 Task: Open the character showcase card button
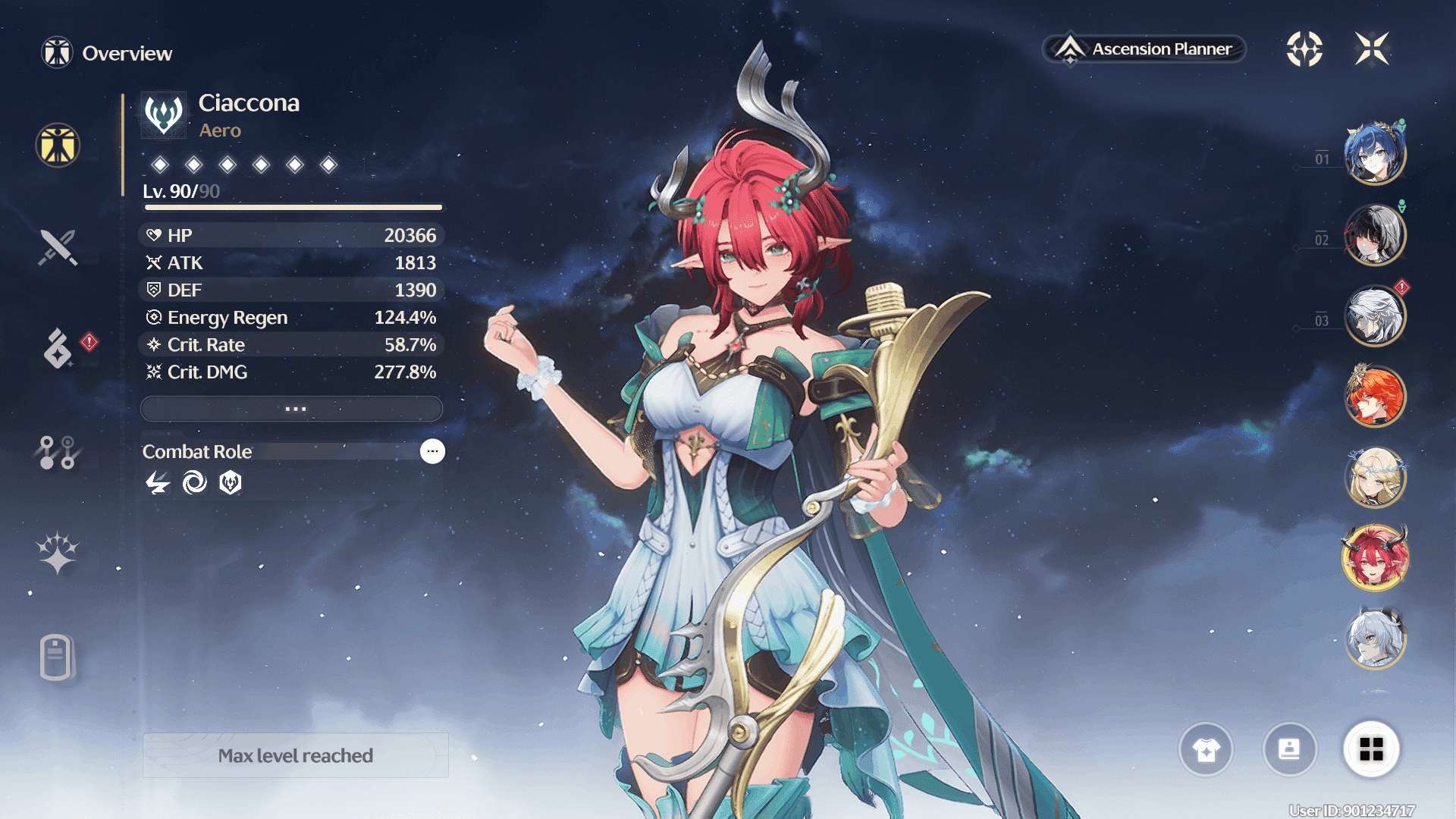(x=1289, y=750)
